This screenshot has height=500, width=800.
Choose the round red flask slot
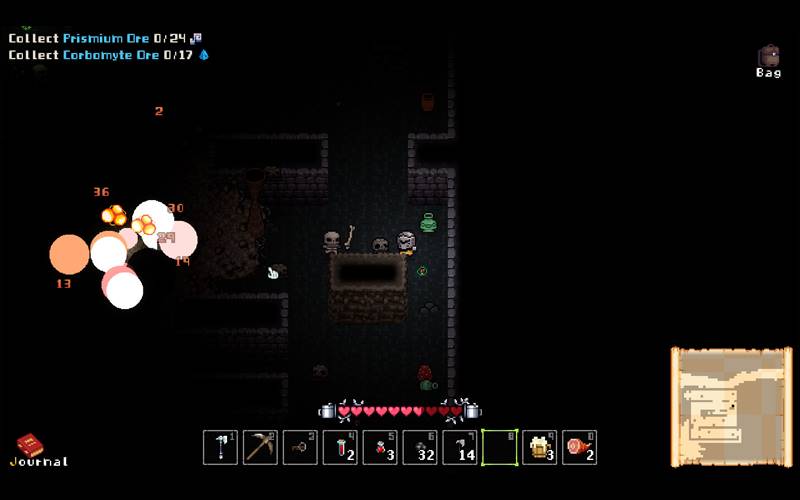pyautogui.click(x=380, y=447)
